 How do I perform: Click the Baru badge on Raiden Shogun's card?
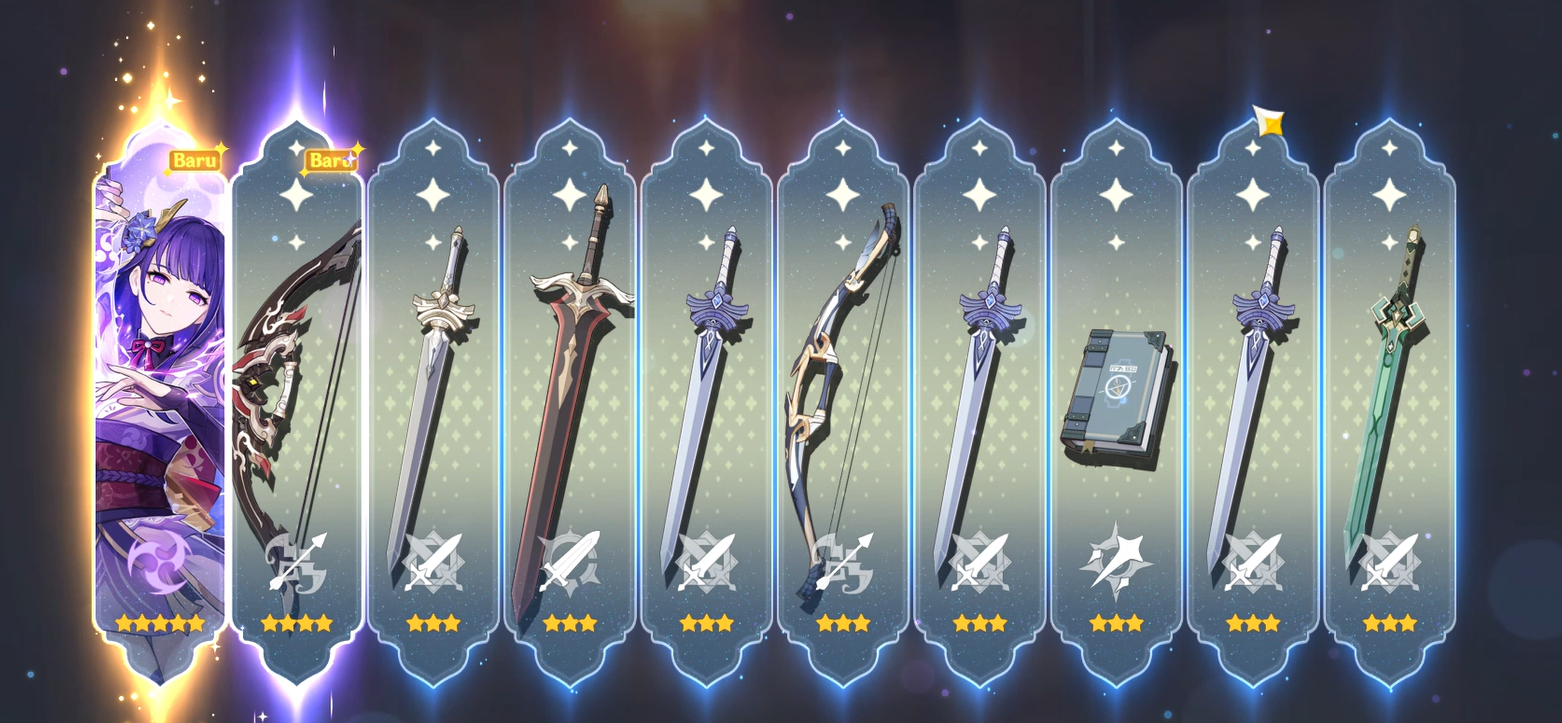pyautogui.click(x=196, y=159)
